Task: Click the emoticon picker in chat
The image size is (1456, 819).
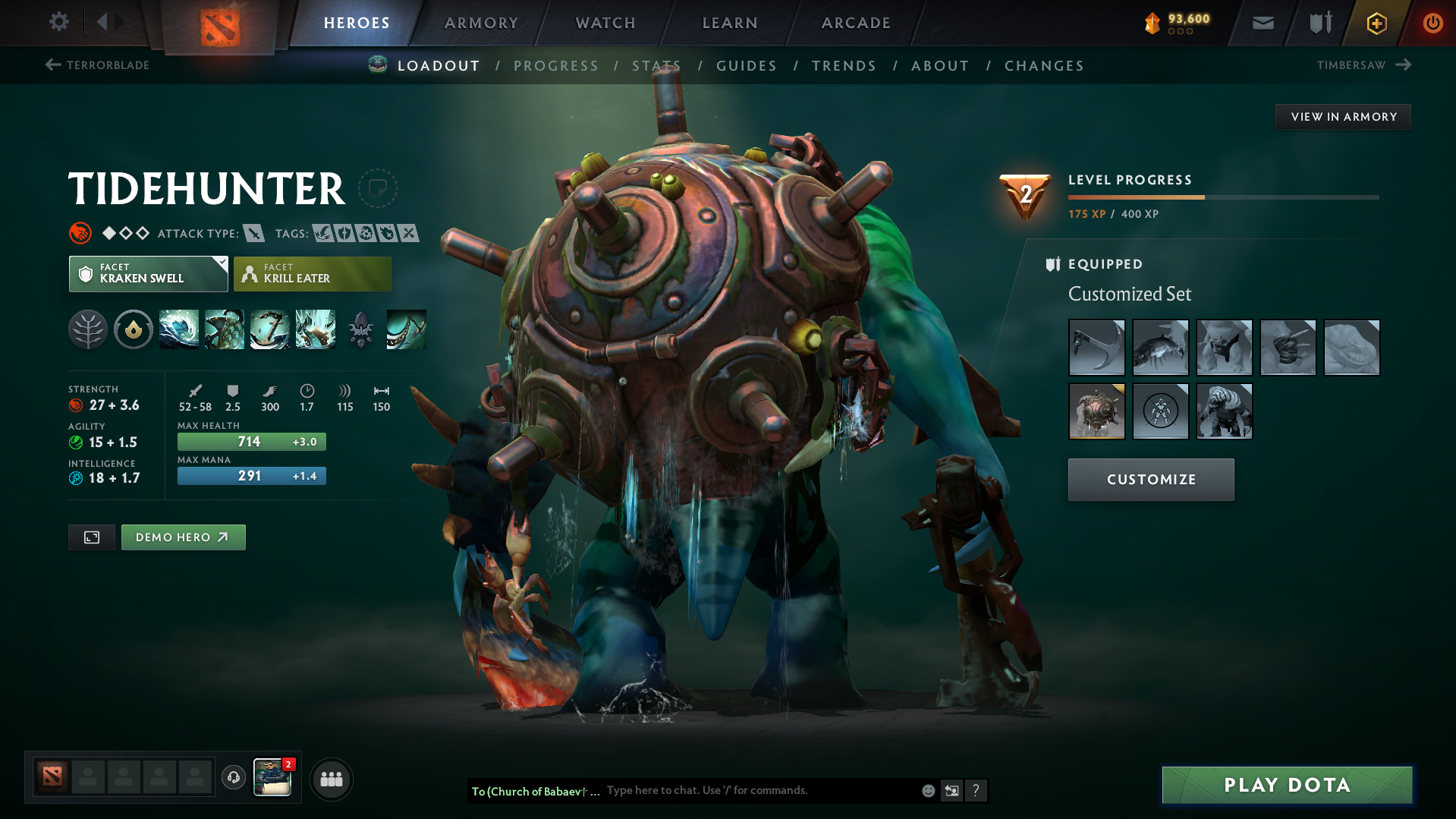Action: pos(927,790)
